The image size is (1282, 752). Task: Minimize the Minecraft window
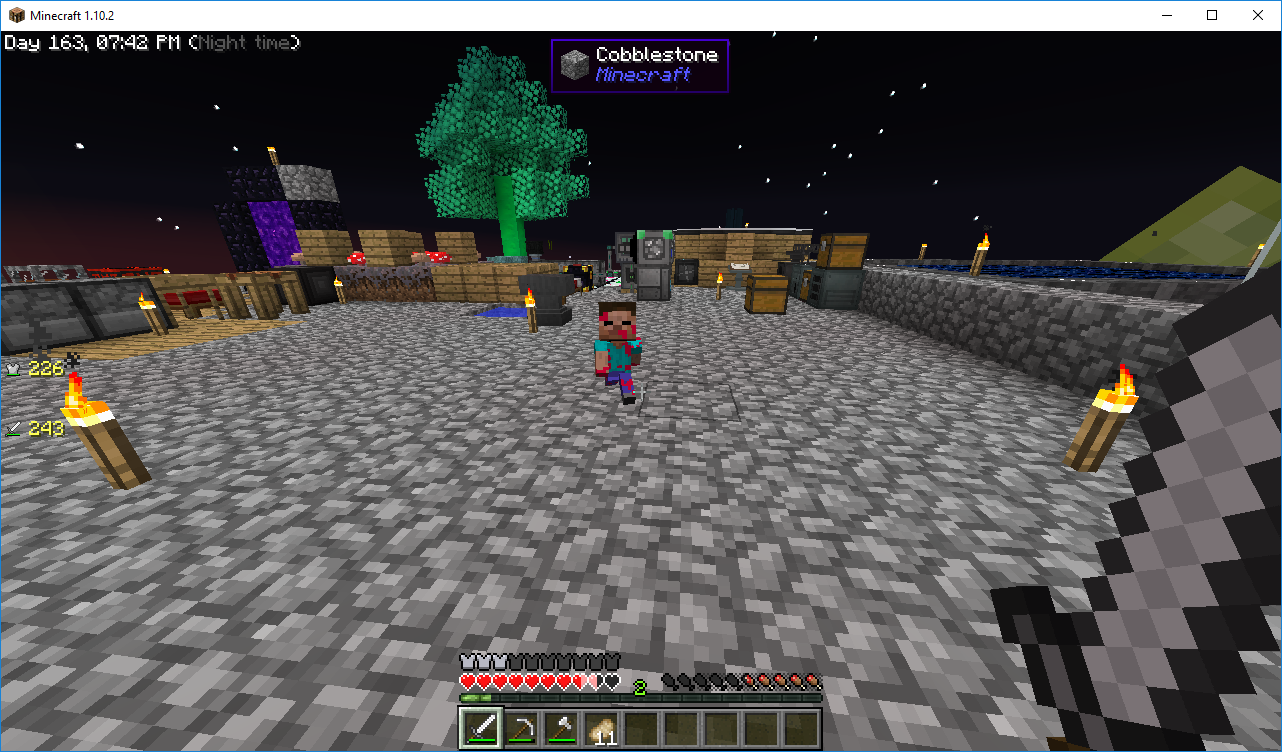(x=1166, y=15)
